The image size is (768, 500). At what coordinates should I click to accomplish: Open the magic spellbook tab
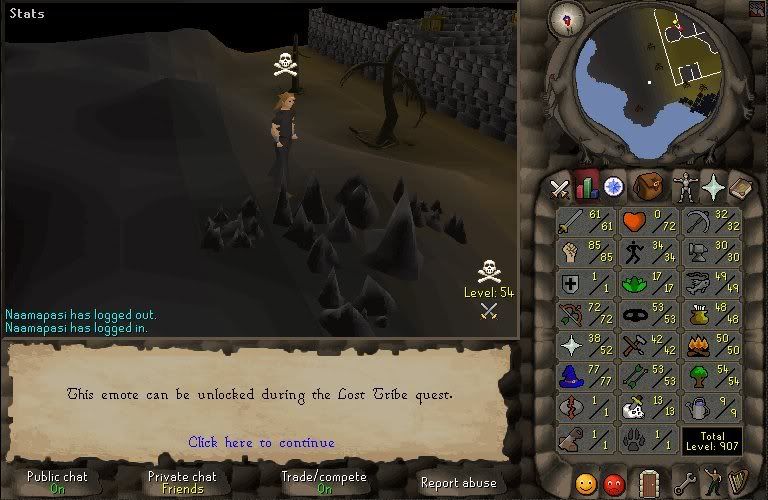point(741,186)
